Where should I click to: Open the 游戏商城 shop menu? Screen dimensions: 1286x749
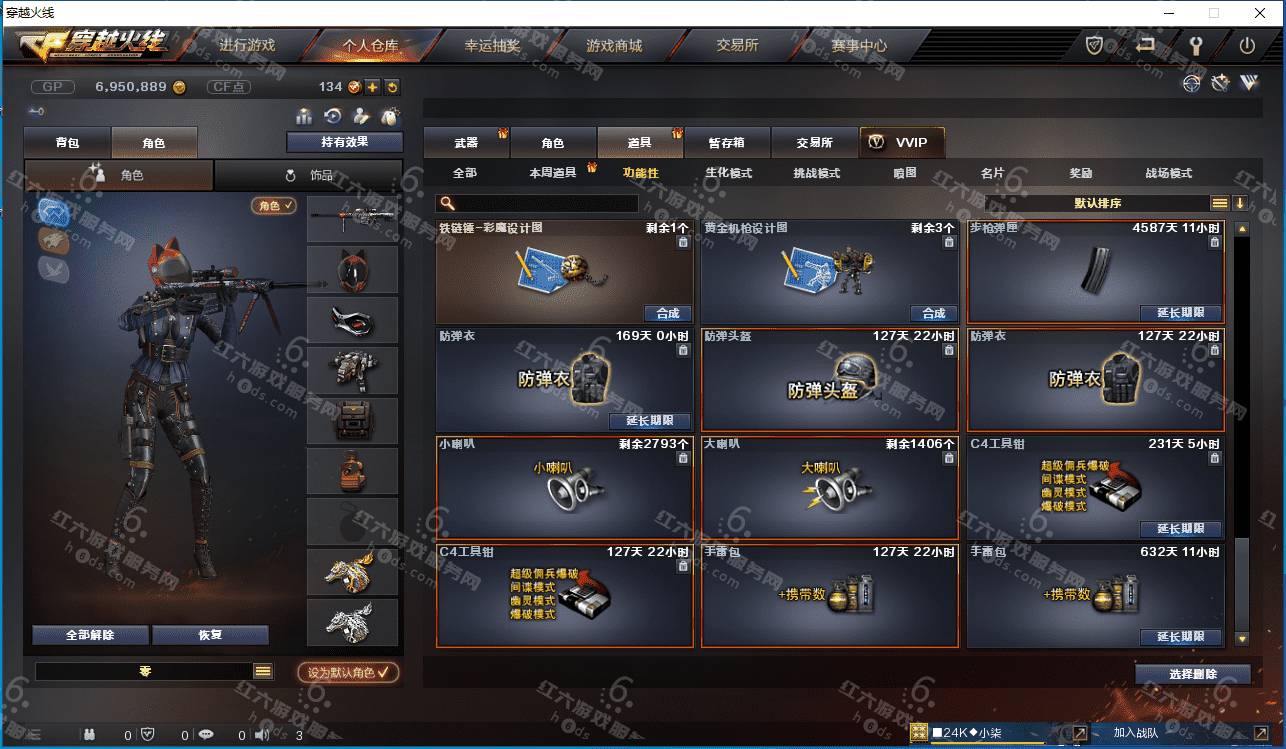click(x=614, y=46)
